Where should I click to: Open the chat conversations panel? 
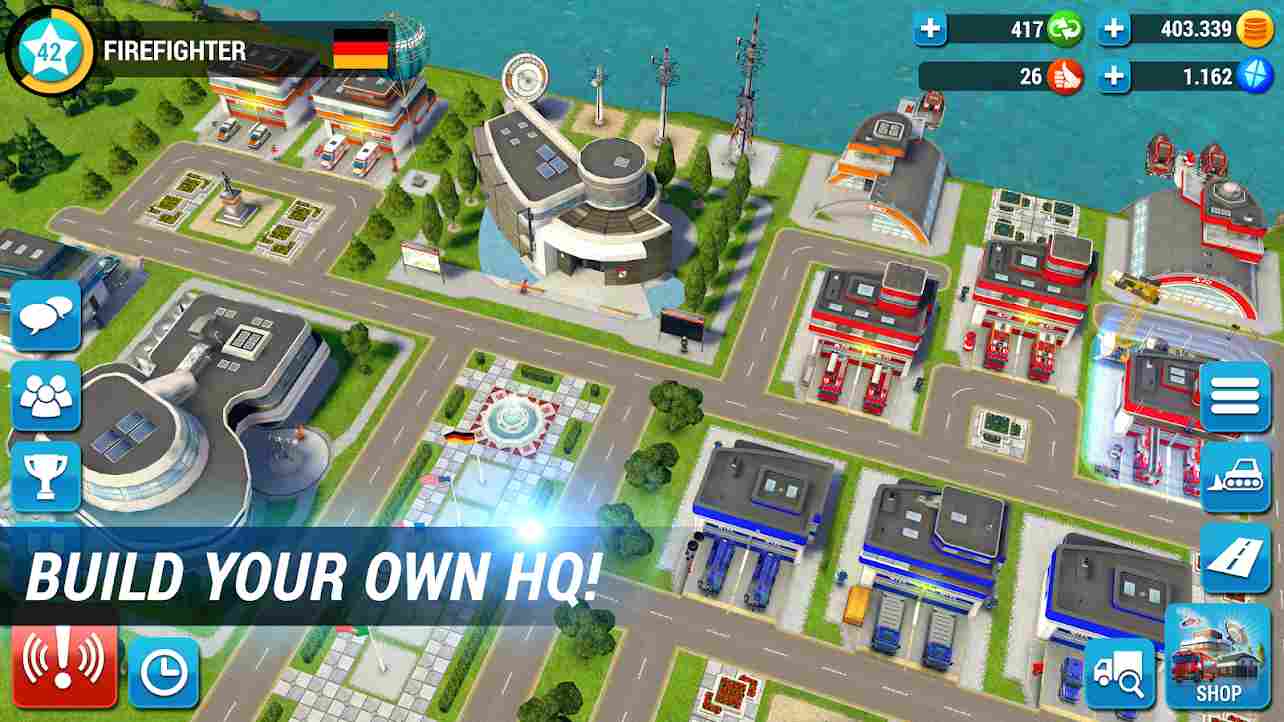47,316
